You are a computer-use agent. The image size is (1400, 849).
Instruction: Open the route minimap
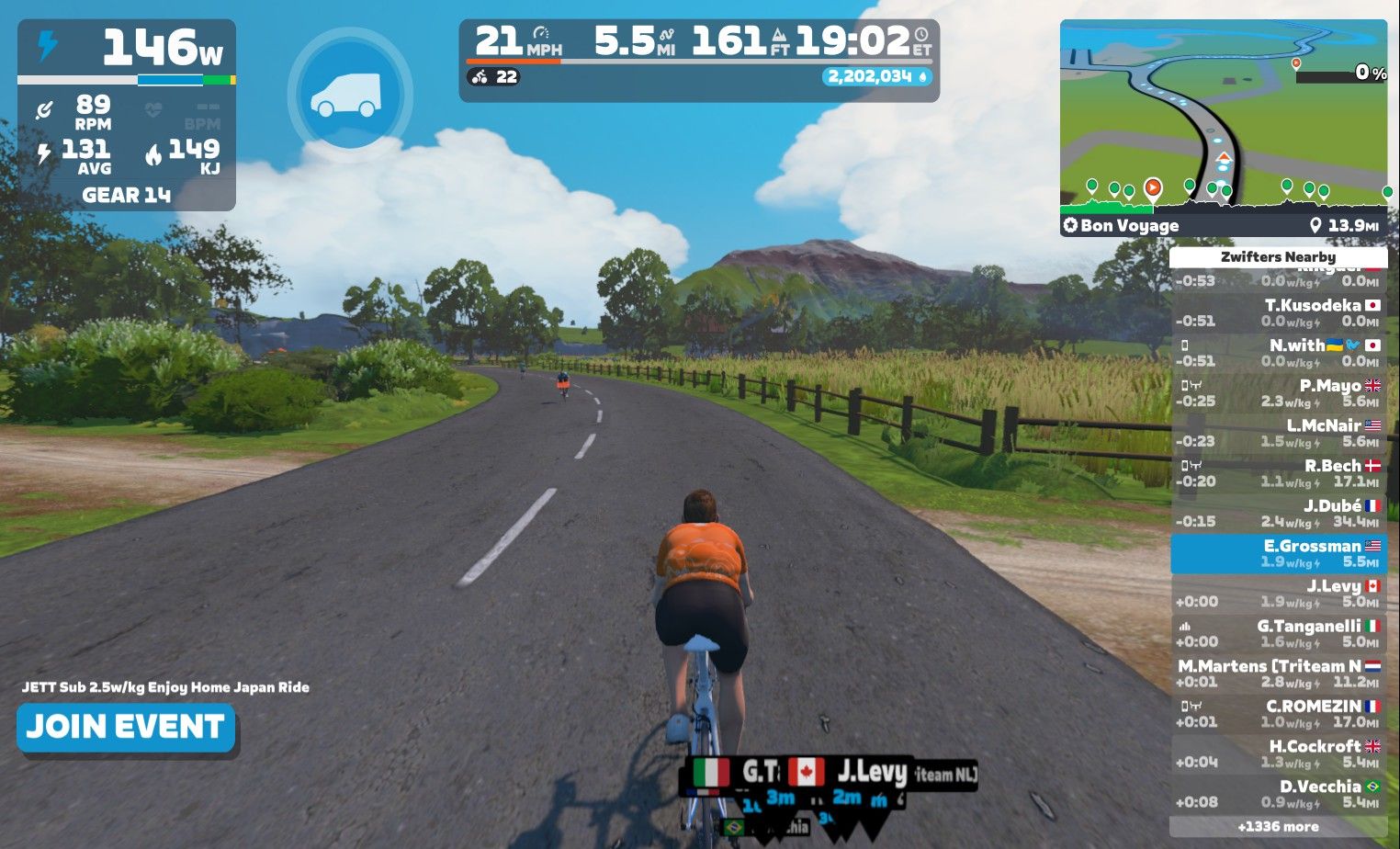(x=1223, y=115)
